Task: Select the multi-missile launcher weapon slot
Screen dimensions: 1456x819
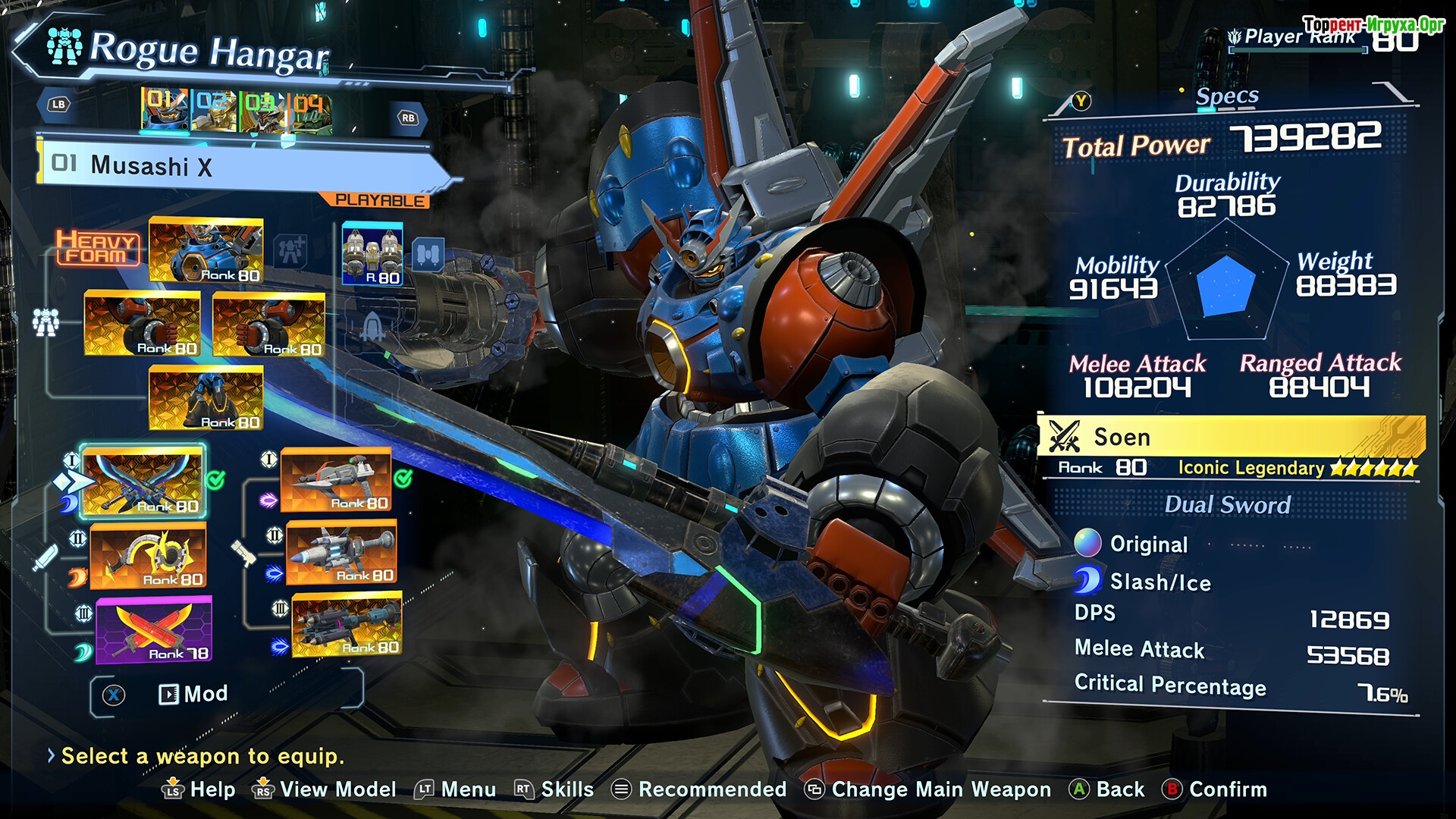Action: (x=347, y=625)
